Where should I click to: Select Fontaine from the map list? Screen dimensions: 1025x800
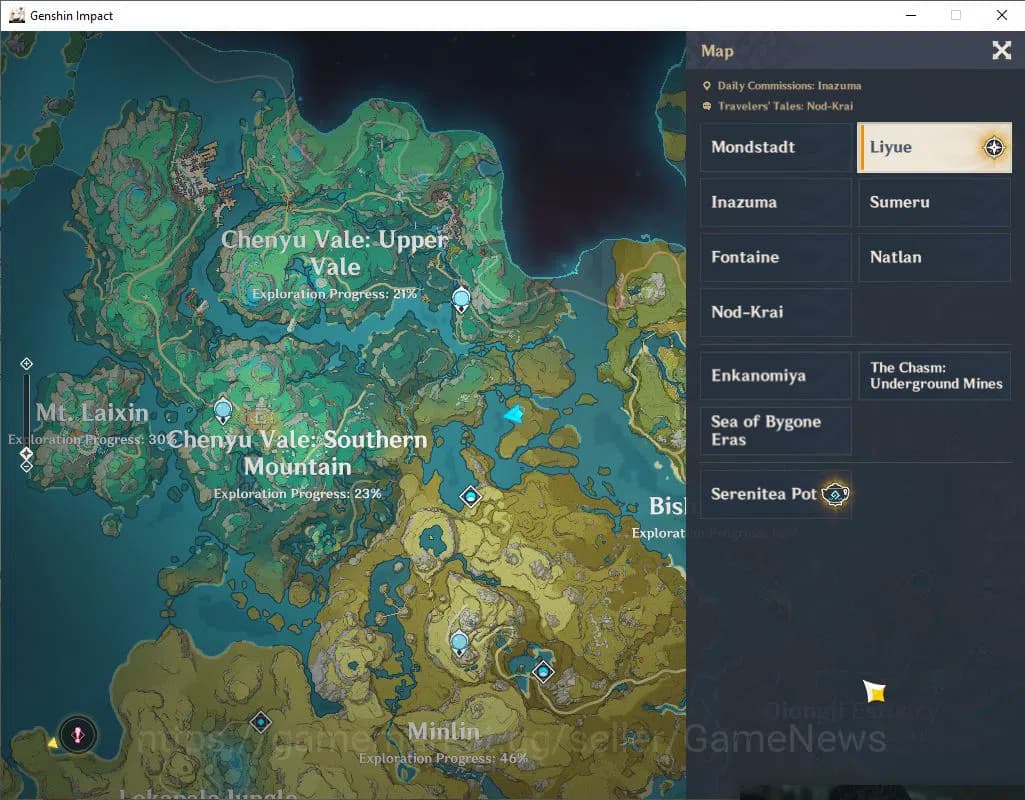775,257
